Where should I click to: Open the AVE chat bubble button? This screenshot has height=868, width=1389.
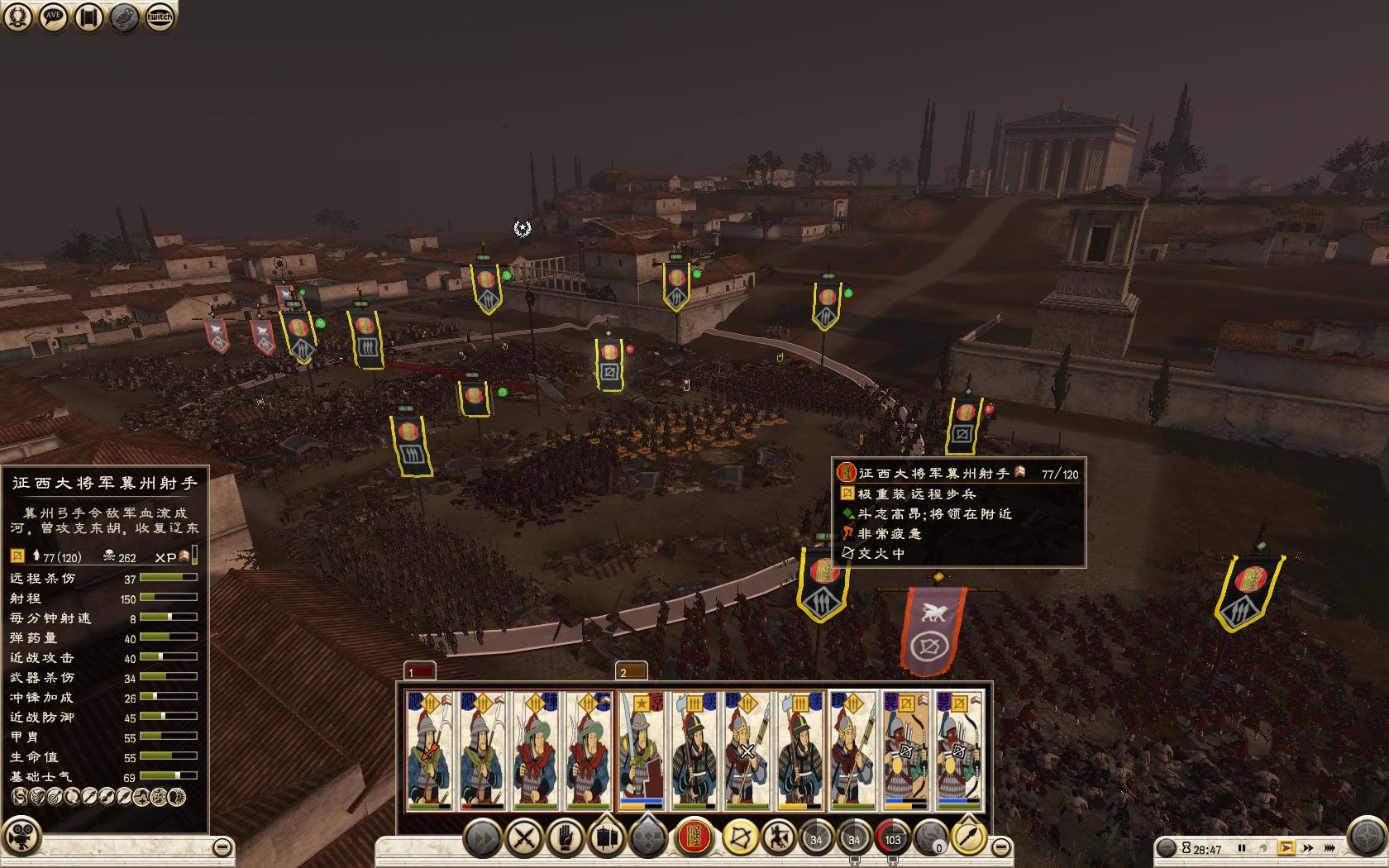(54, 17)
